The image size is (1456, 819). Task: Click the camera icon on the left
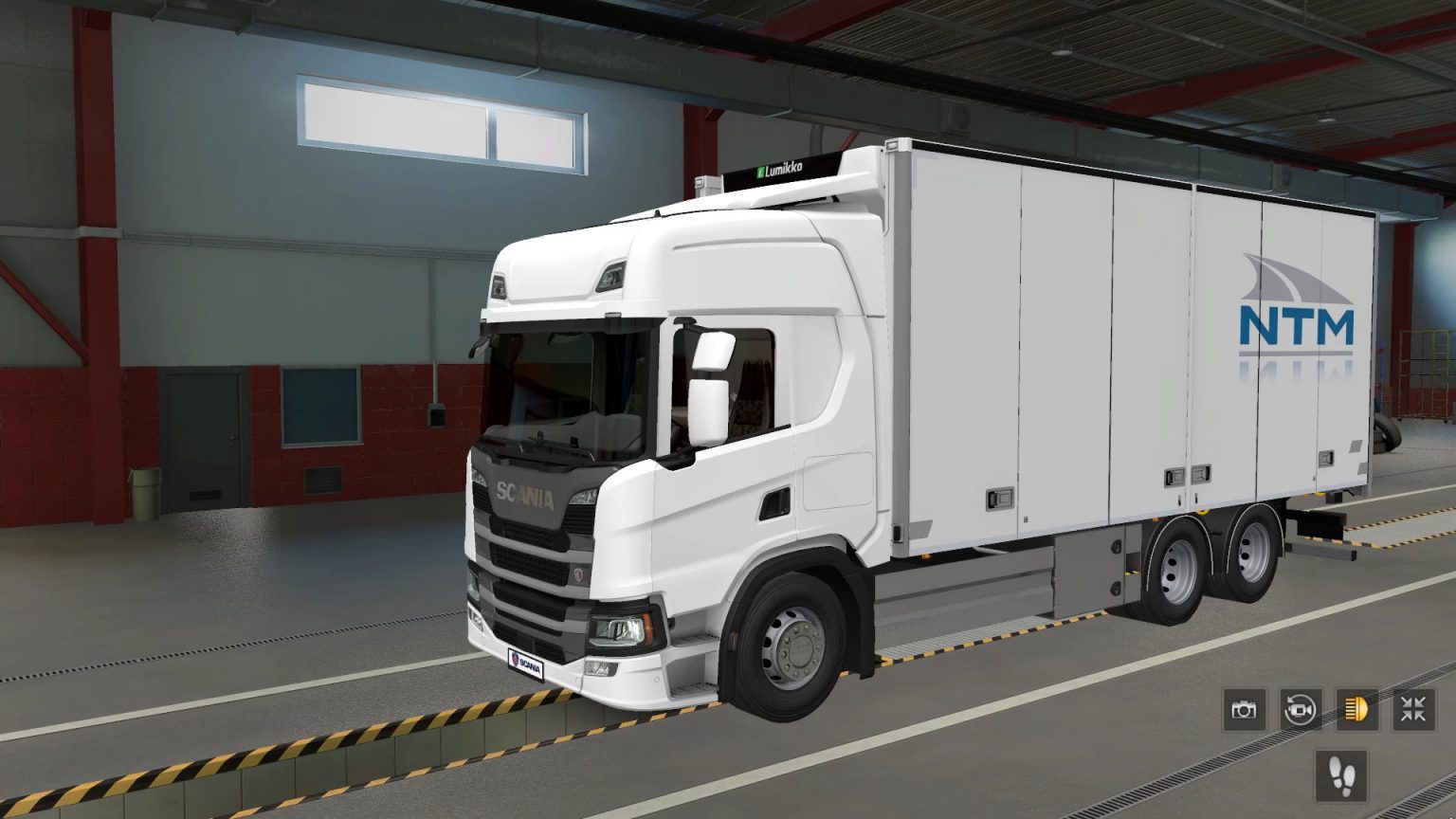tap(1243, 709)
